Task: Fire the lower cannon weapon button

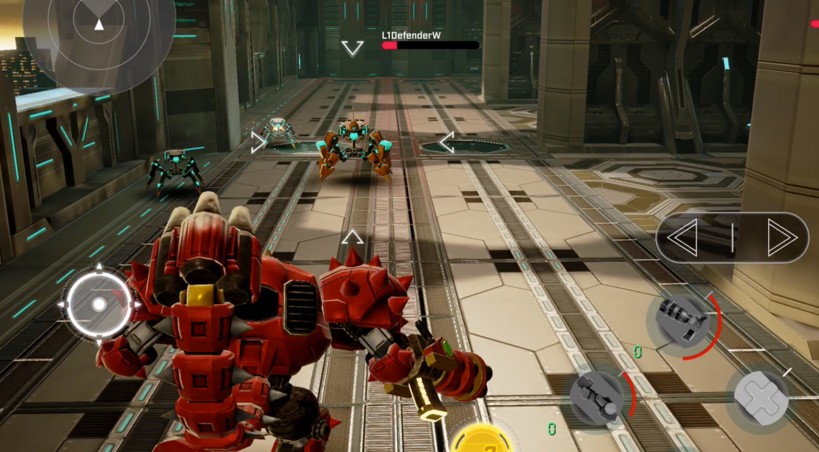Action: point(600,395)
